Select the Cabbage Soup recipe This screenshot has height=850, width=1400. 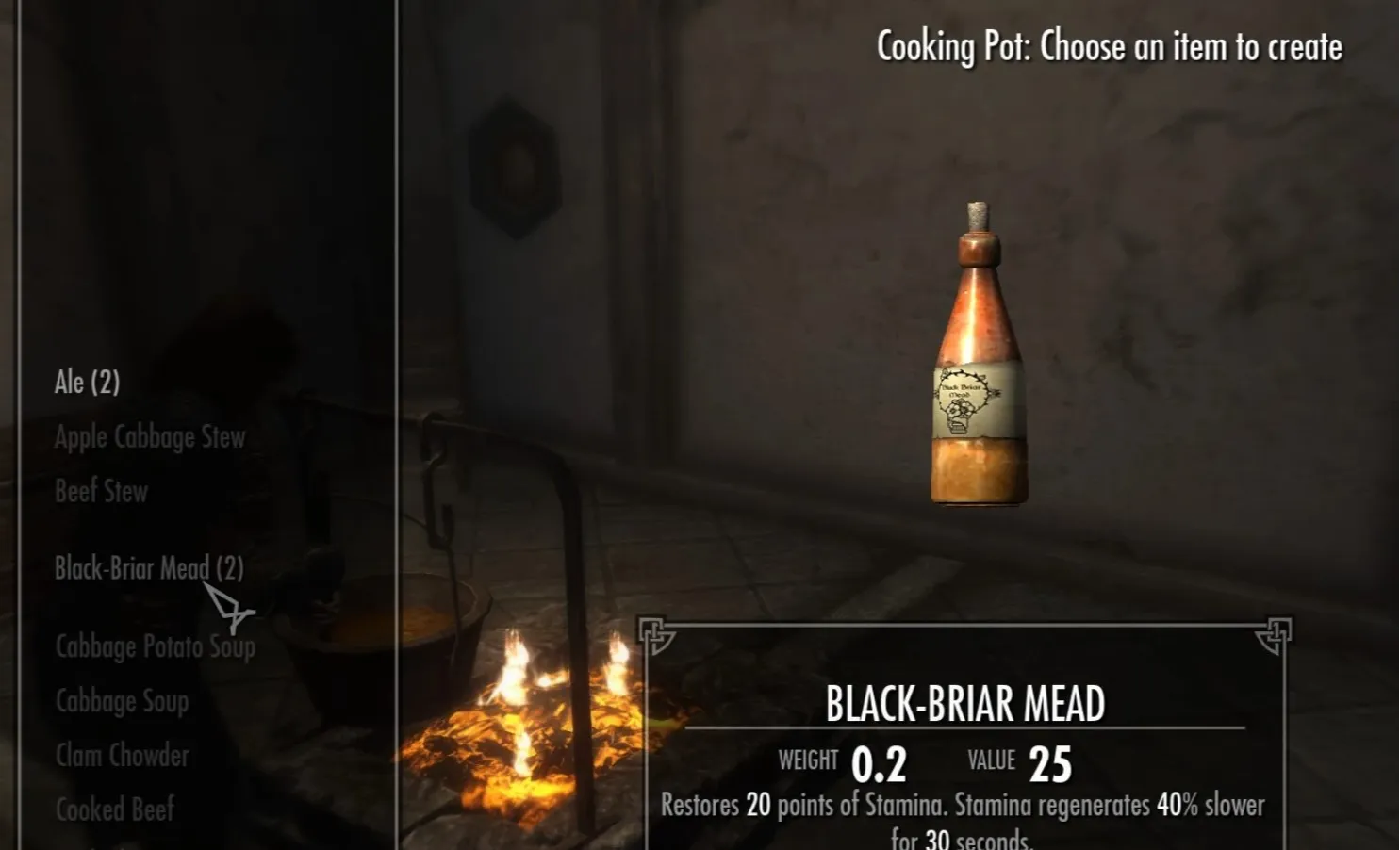point(122,701)
